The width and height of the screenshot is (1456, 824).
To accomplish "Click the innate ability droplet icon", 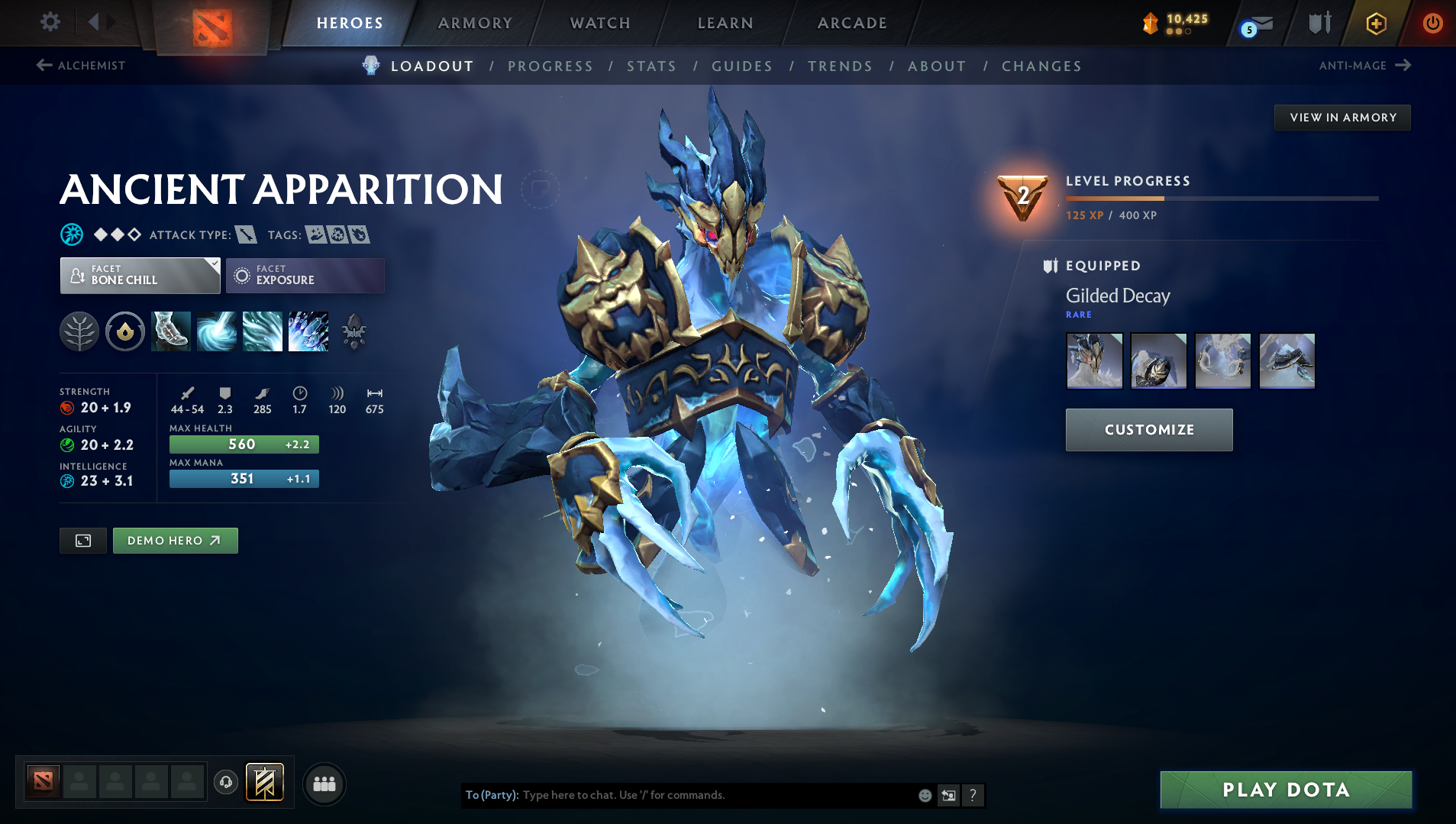I will click(x=124, y=331).
